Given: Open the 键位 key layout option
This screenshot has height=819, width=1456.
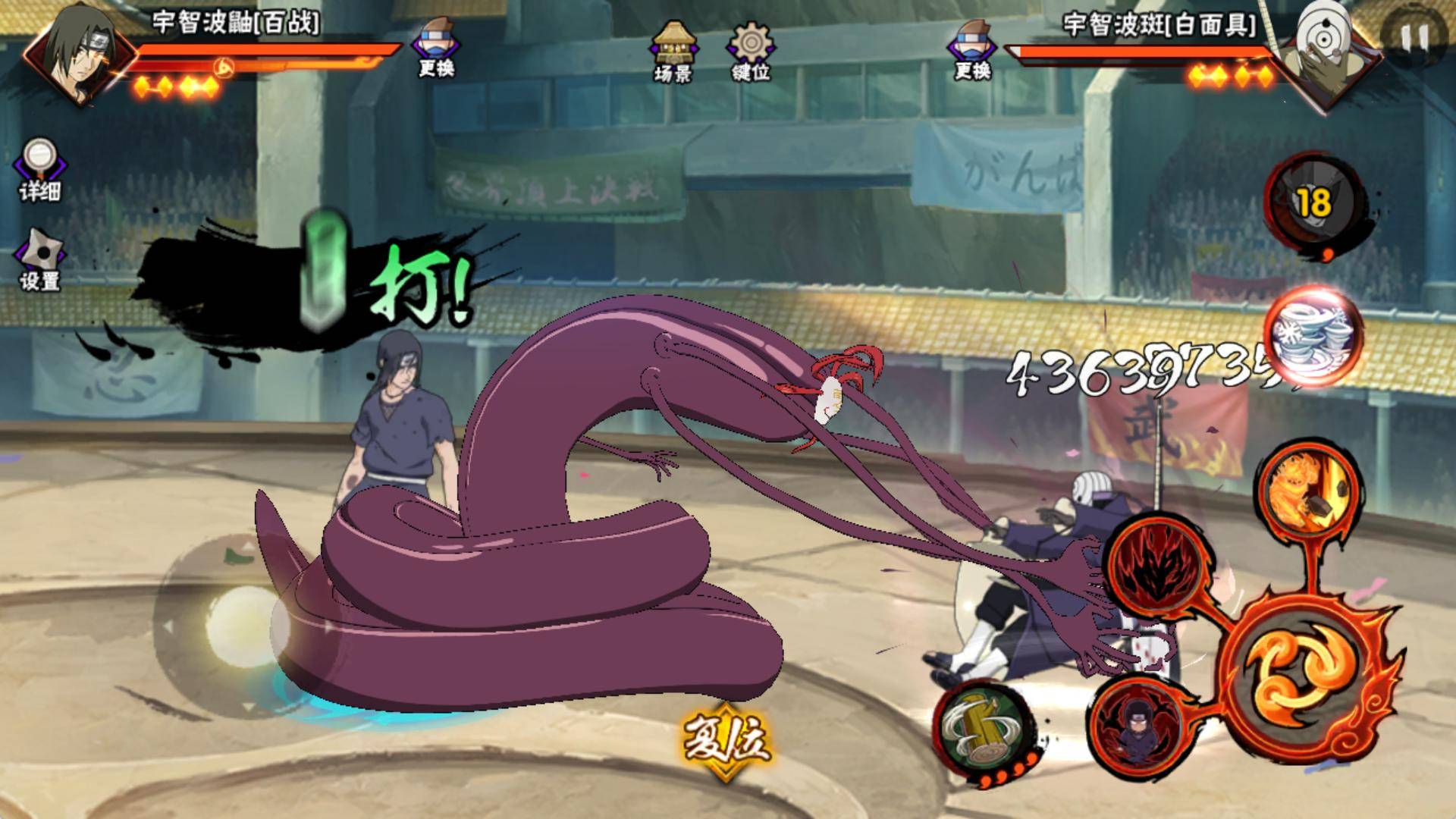Looking at the screenshot, I should pyautogui.click(x=751, y=50).
